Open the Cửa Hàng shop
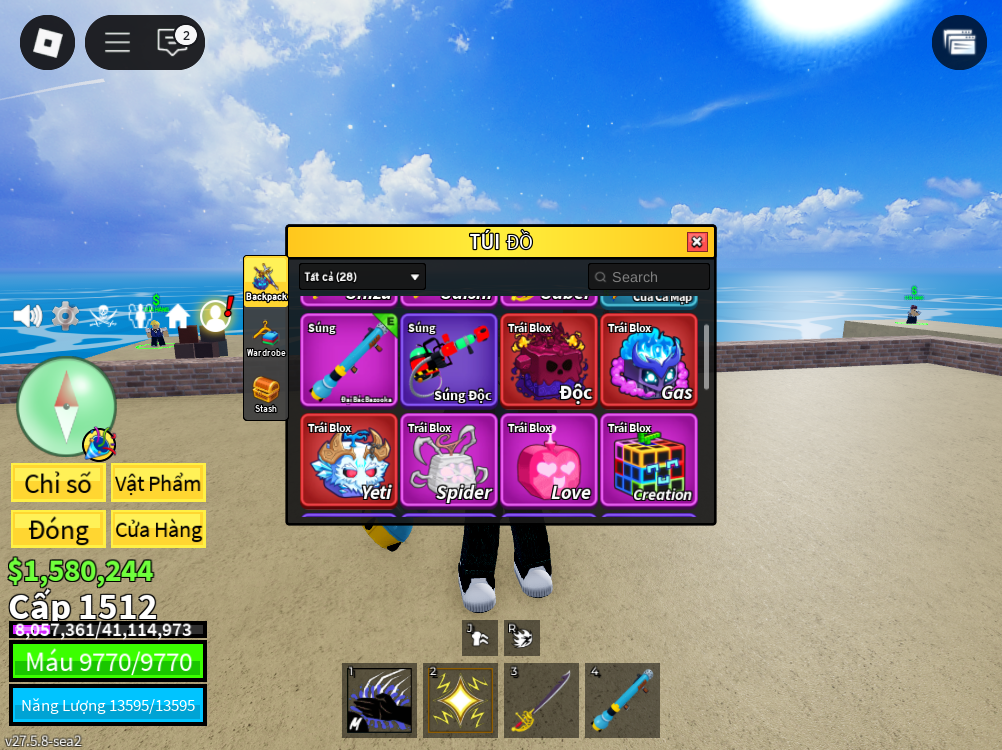The width and height of the screenshot is (1002, 750). click(x=158, y=529)
